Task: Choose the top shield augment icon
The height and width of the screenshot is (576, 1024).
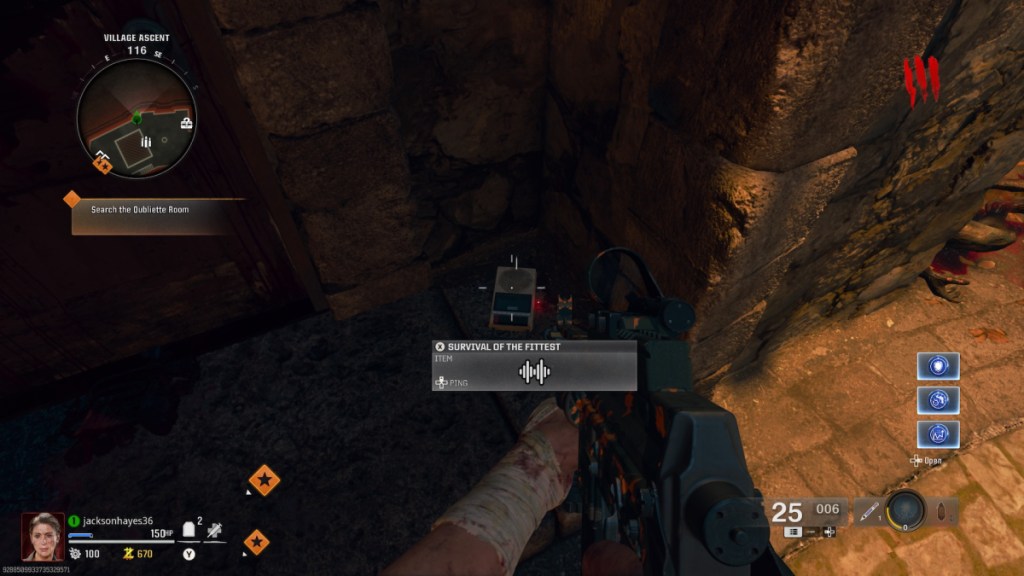Action: coord(938,366)
